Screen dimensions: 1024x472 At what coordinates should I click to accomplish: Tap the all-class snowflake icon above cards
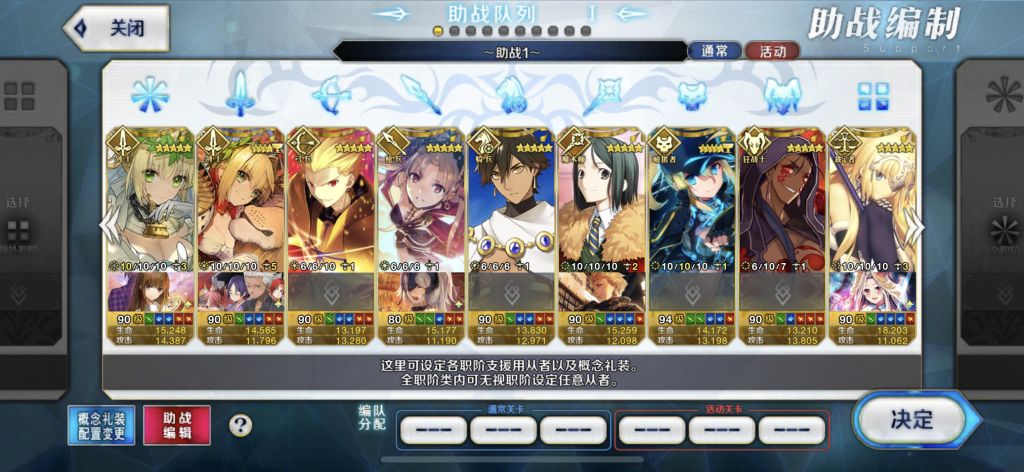(148, 94)
